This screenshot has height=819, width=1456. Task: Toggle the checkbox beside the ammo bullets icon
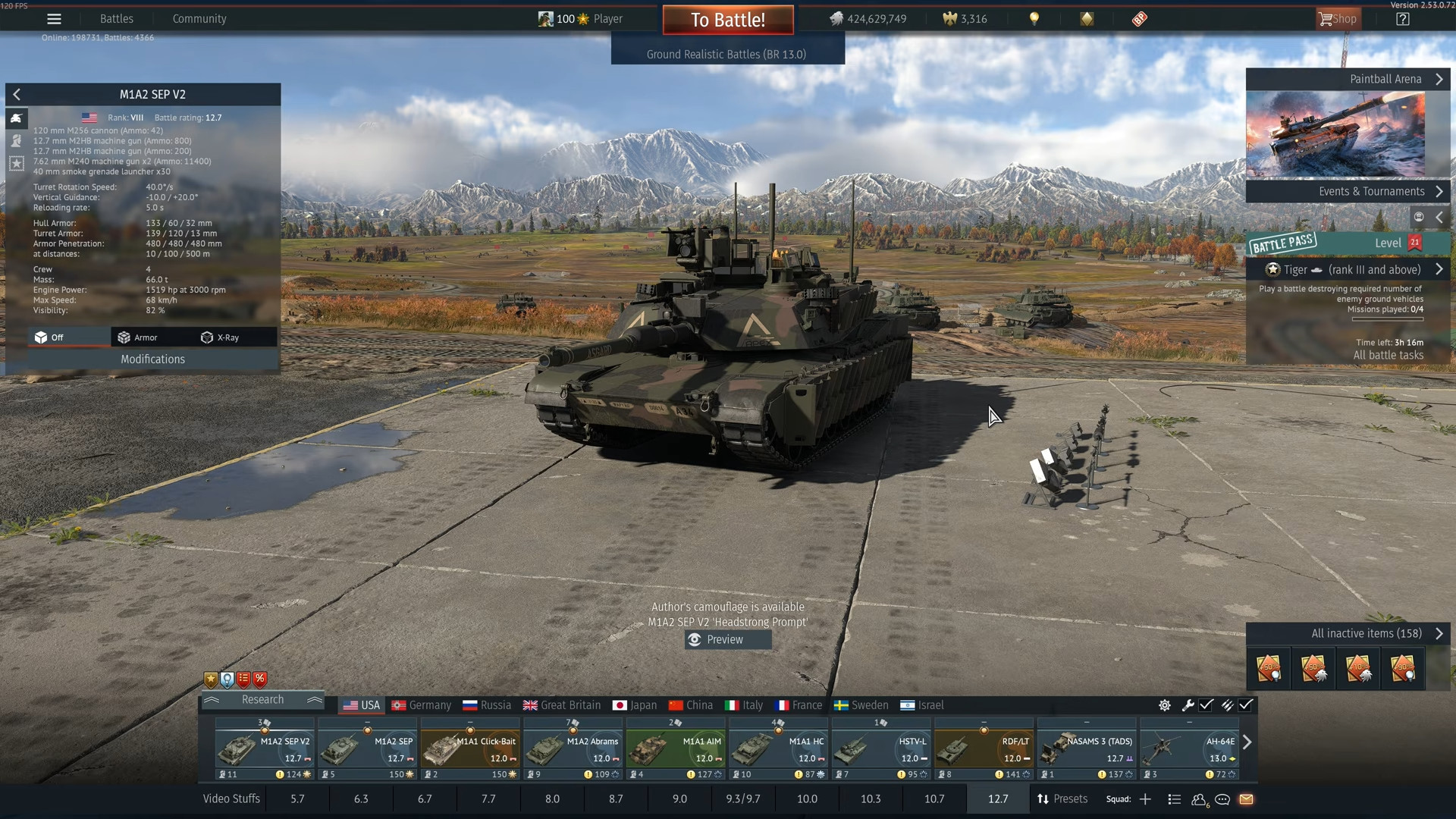pos(1247,705)
